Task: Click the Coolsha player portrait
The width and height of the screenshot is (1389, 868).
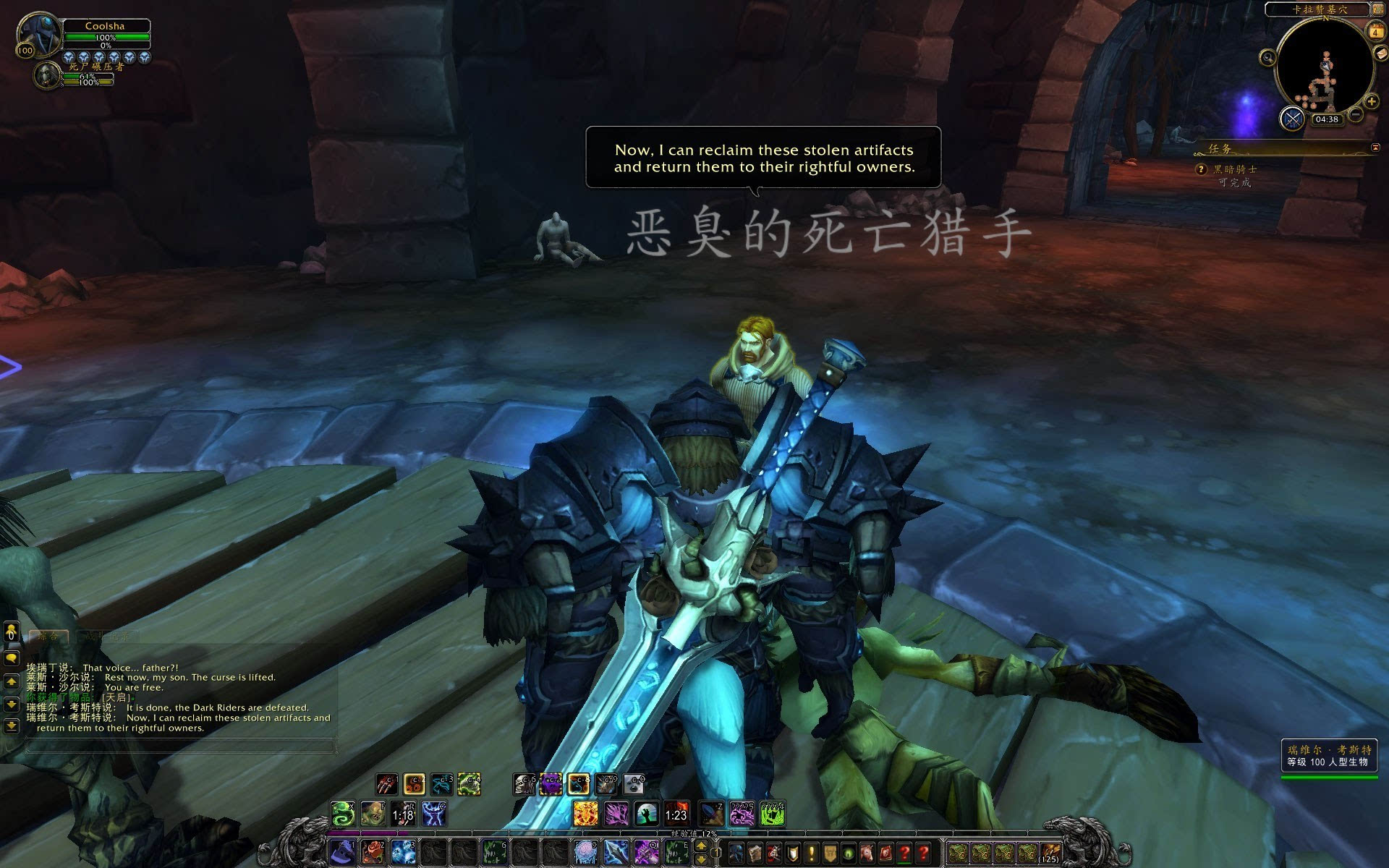Action: pos(39,33)
